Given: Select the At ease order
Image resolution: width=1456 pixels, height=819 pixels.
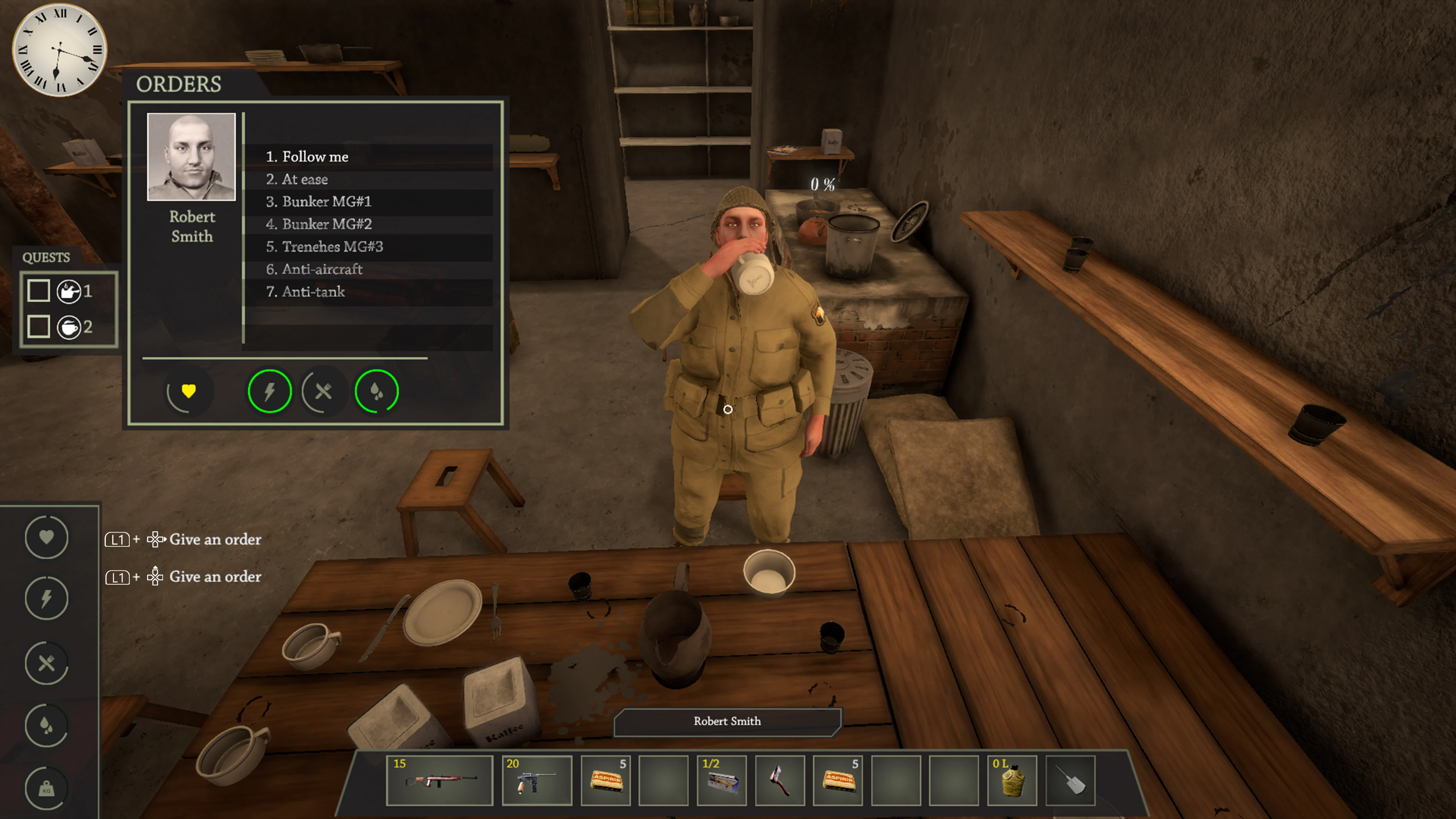Looking at the screenshot, I should [x=304, y=179].
